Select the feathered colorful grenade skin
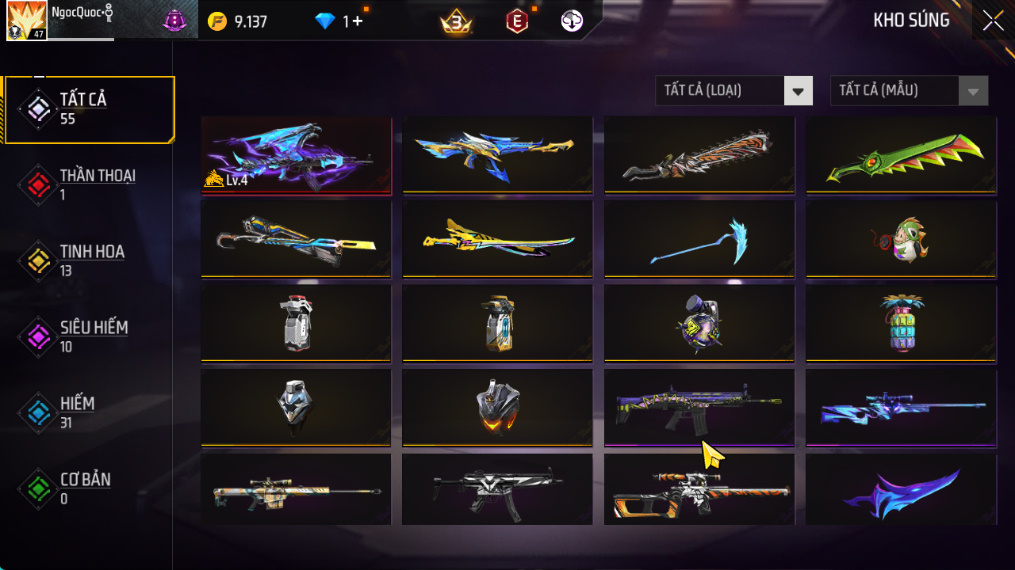The height and width of the screenshot is (570, 1015). tap(901, 324)
